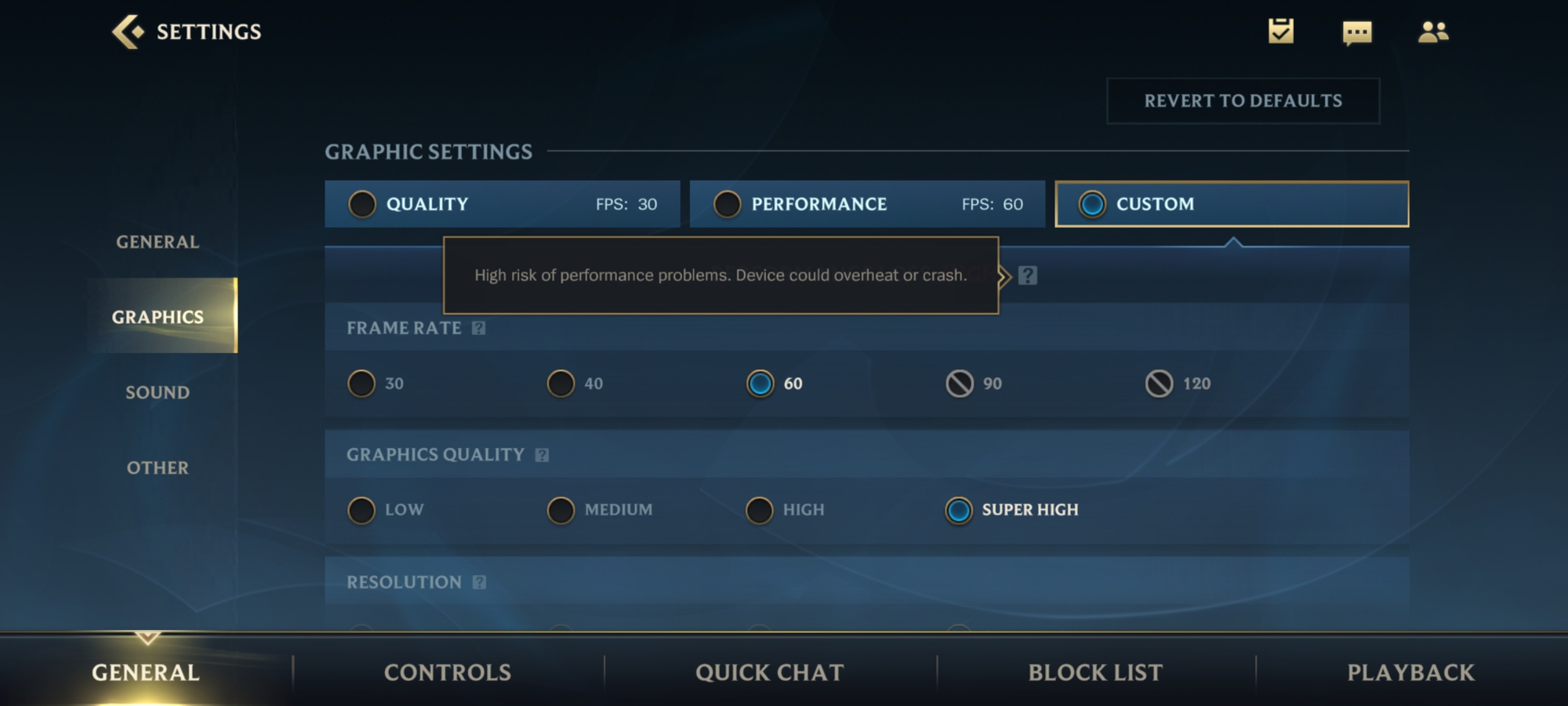Go back using the Settings arrow

(128, 32)
